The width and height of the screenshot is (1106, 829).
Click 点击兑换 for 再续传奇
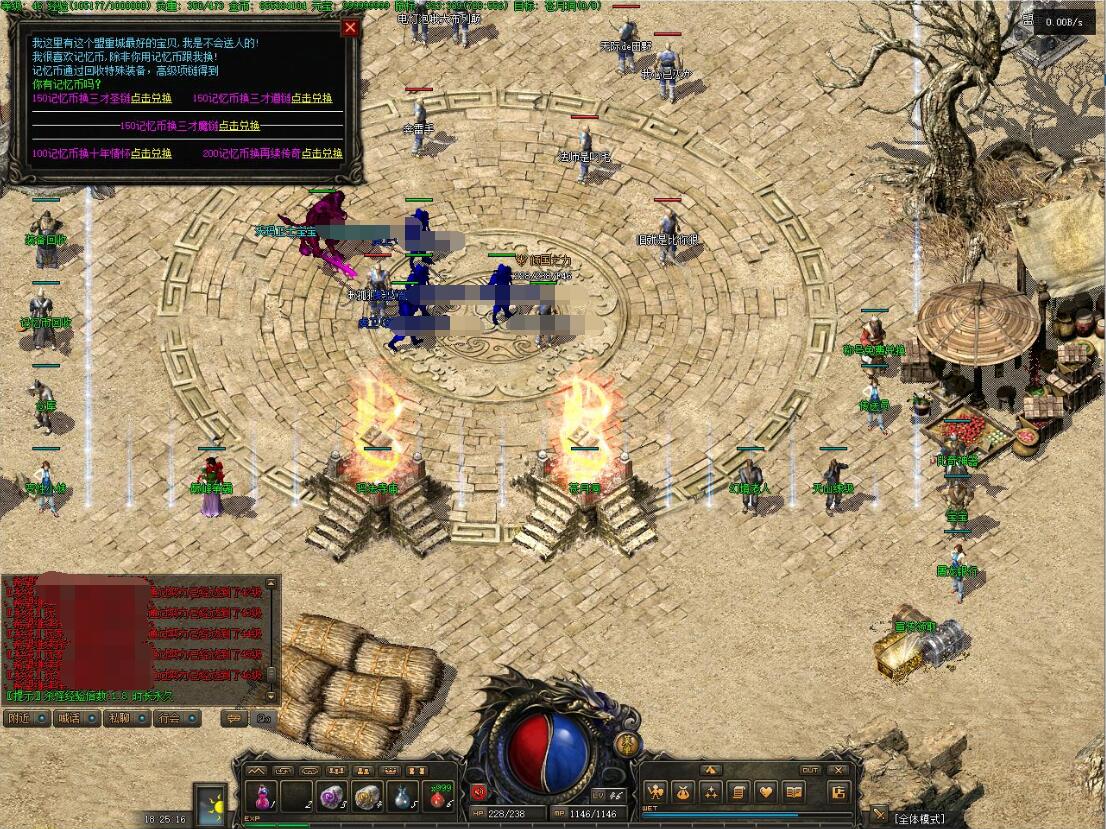pyautogui.click(x=322, y=154)
